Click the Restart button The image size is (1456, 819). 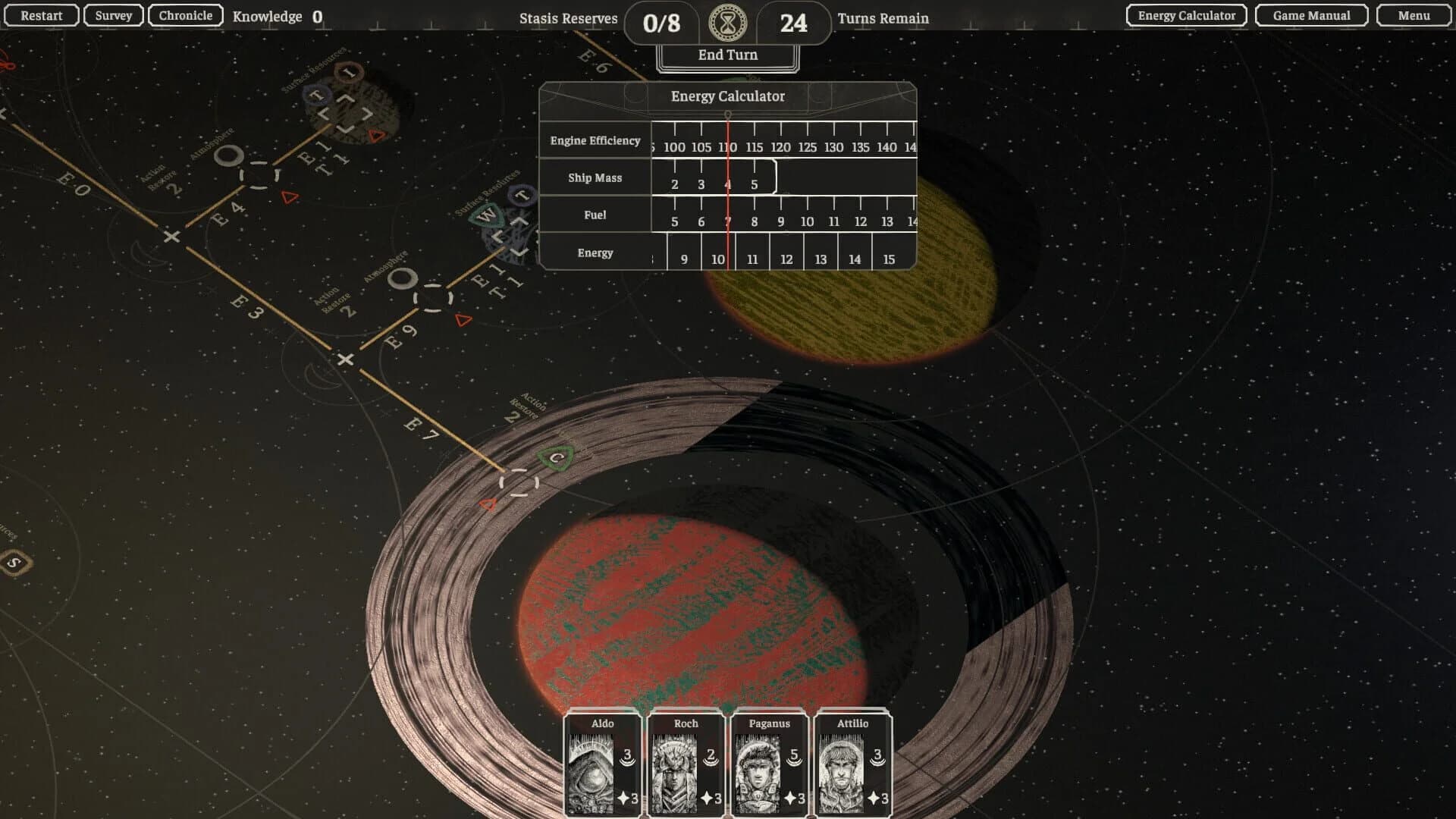point(42,15)
